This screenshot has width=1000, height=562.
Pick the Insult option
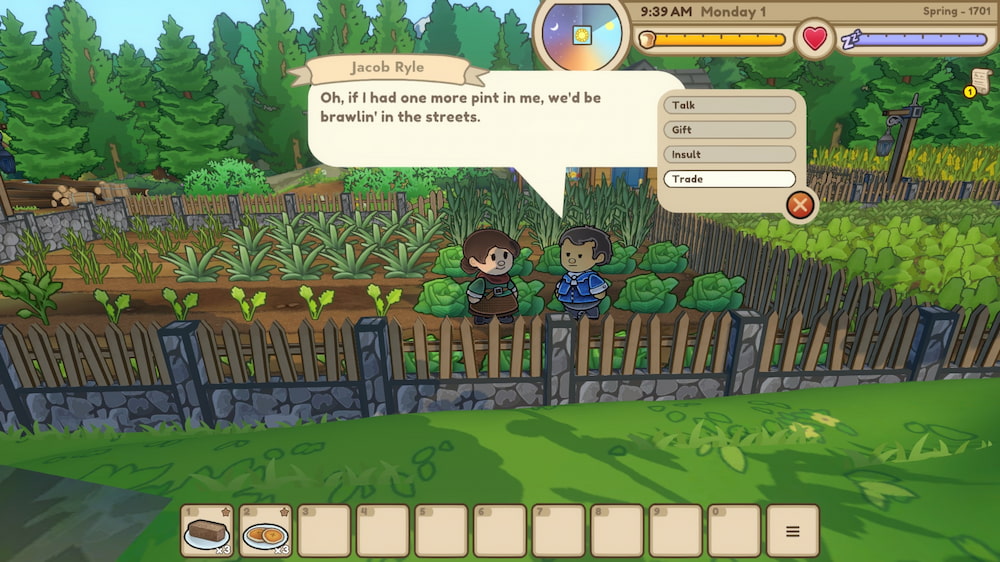coord(729,155)
